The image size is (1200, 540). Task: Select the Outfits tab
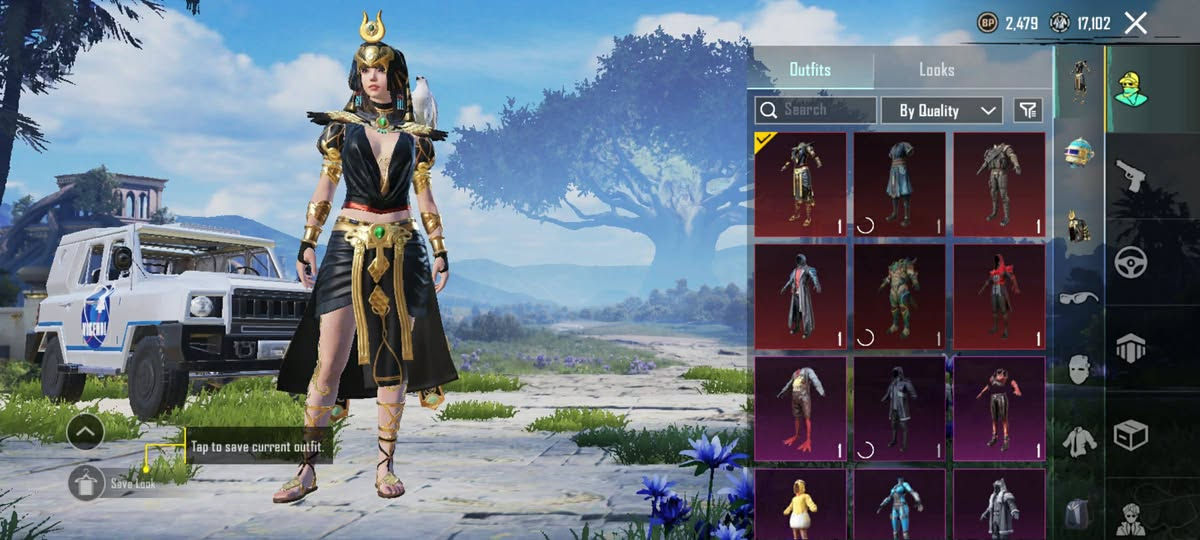(x=810, y=70)
